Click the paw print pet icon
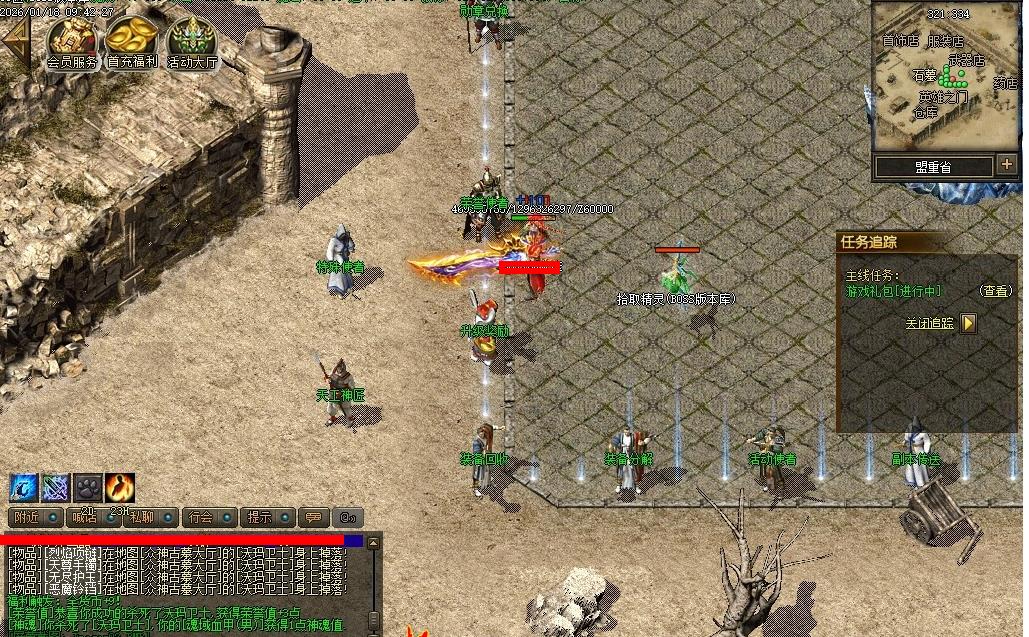Screen dimensions: 1029x637 tap(88, 487)
